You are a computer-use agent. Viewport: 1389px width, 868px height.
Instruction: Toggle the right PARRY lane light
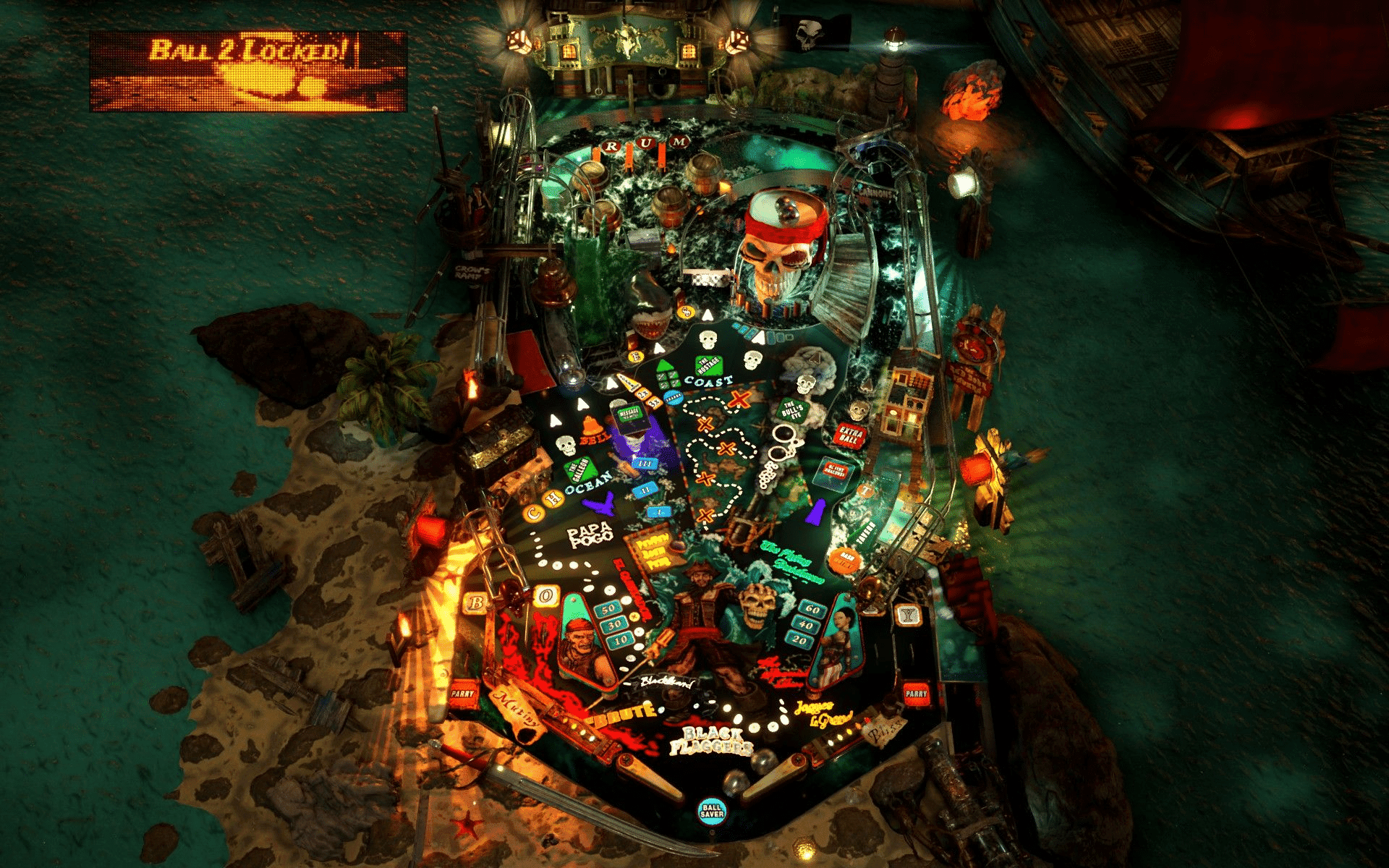point(917,692)
